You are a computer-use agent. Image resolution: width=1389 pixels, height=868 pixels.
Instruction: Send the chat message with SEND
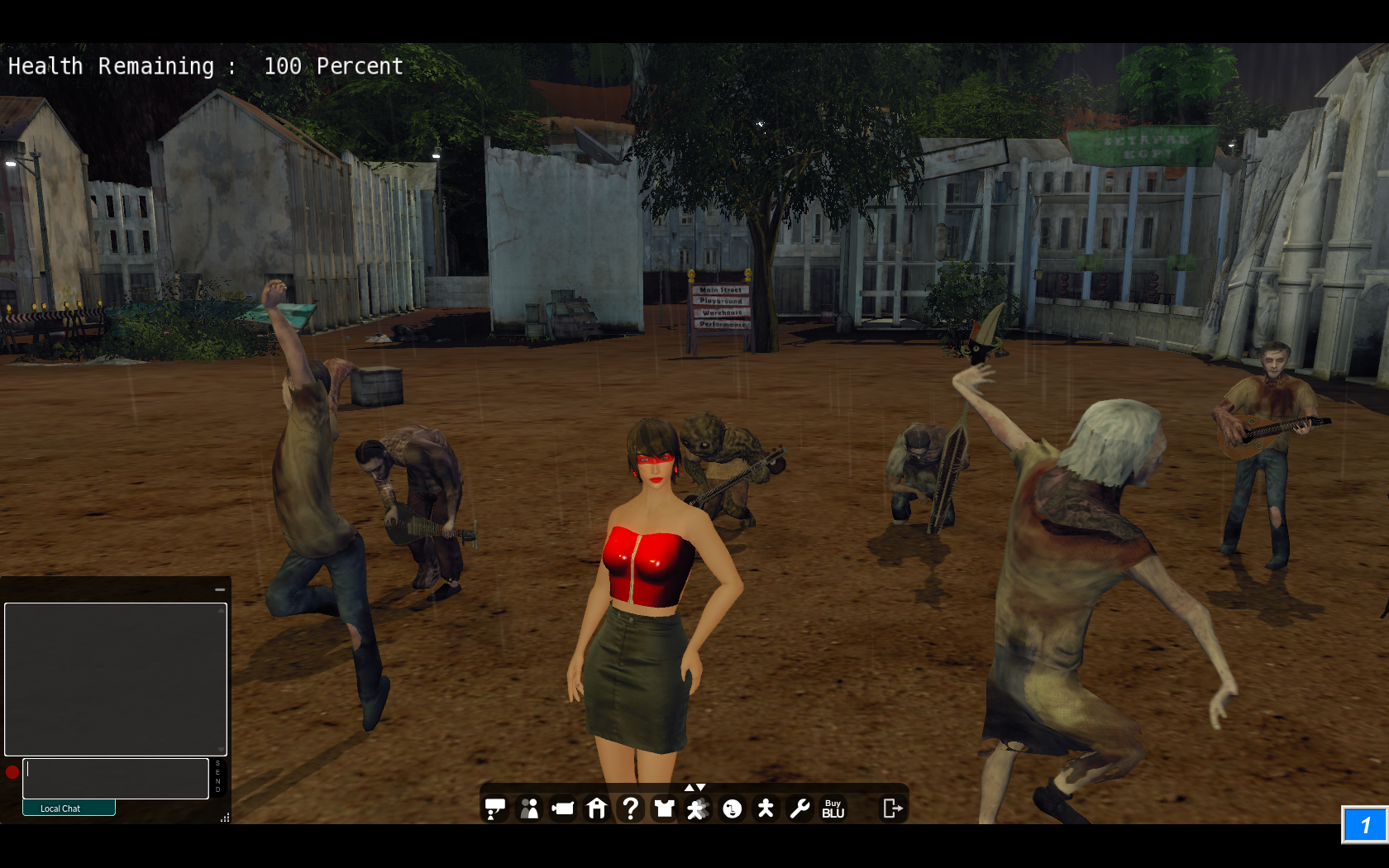218,777
